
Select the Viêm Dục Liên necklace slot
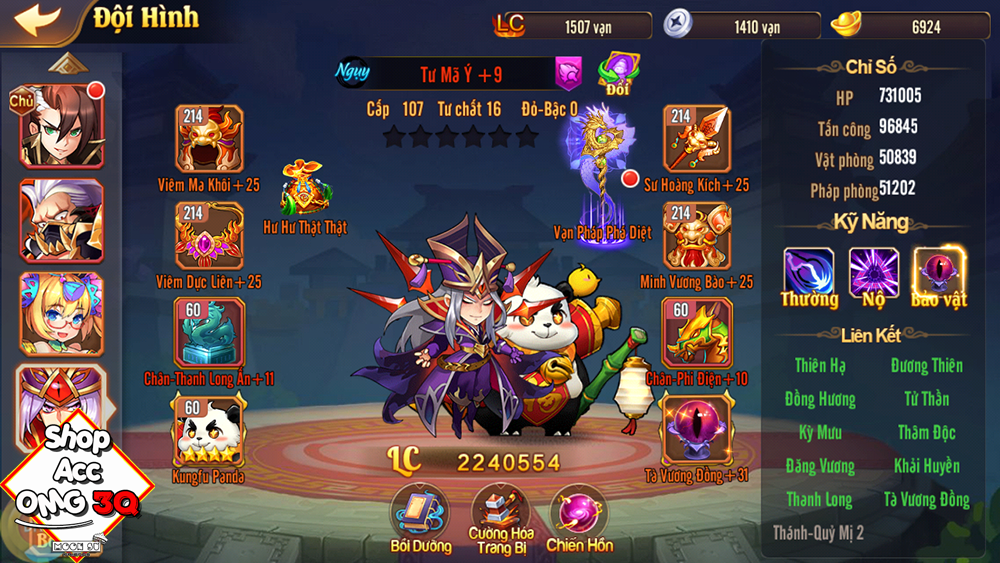tap(209, 235)
